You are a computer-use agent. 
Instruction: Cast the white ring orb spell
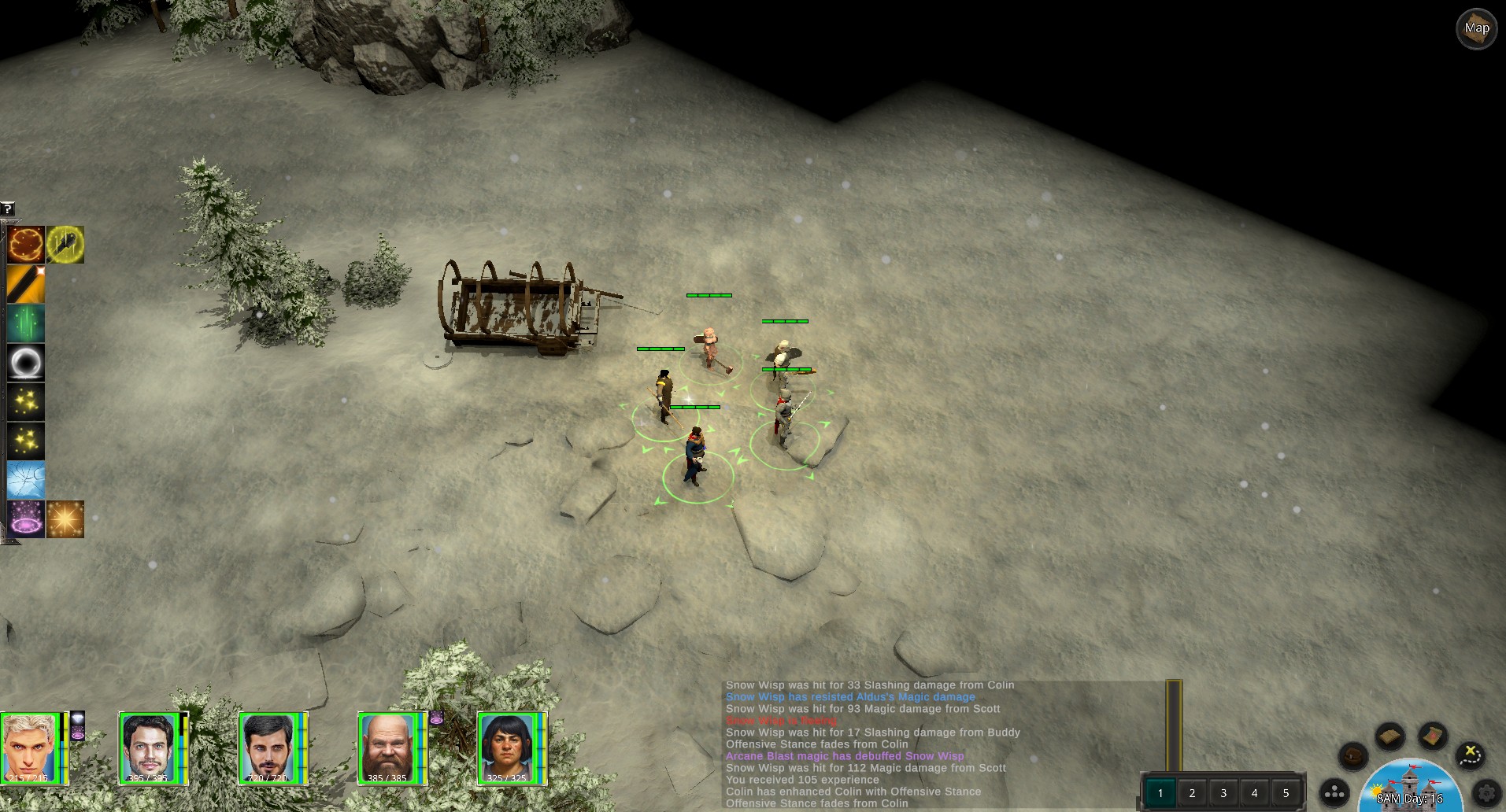pyautogui.click(x=26, y=363)
